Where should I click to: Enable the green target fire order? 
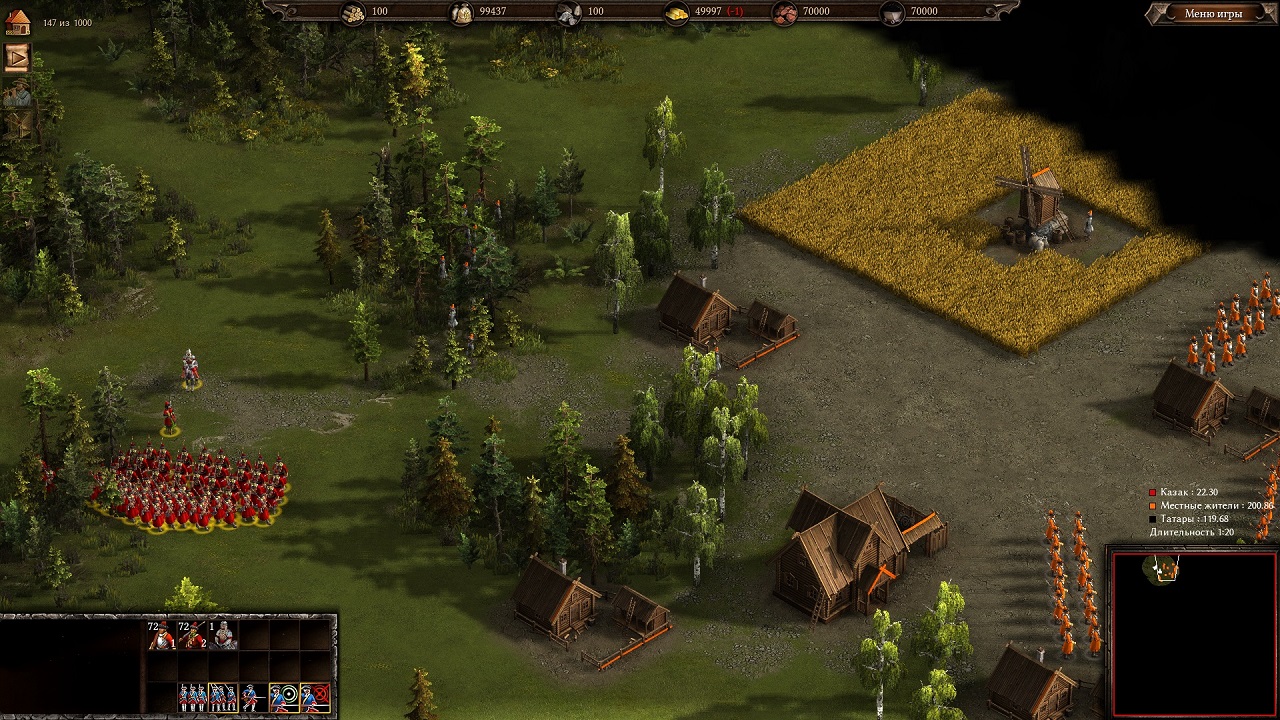click(x=284, y=696)
